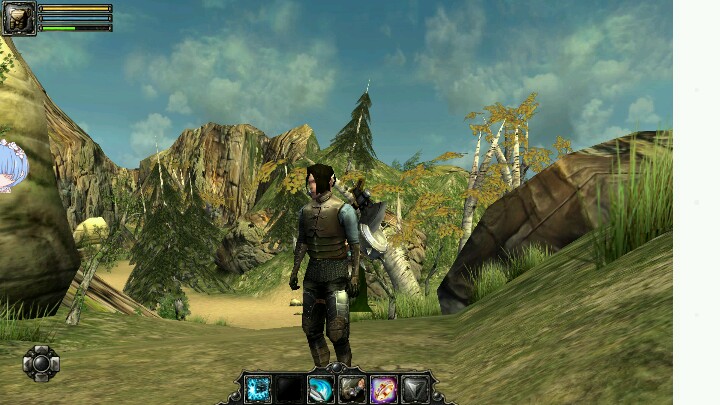Select the glowing ring skill on purple
The height and width of the screenshot is (405, 720).
383,389
